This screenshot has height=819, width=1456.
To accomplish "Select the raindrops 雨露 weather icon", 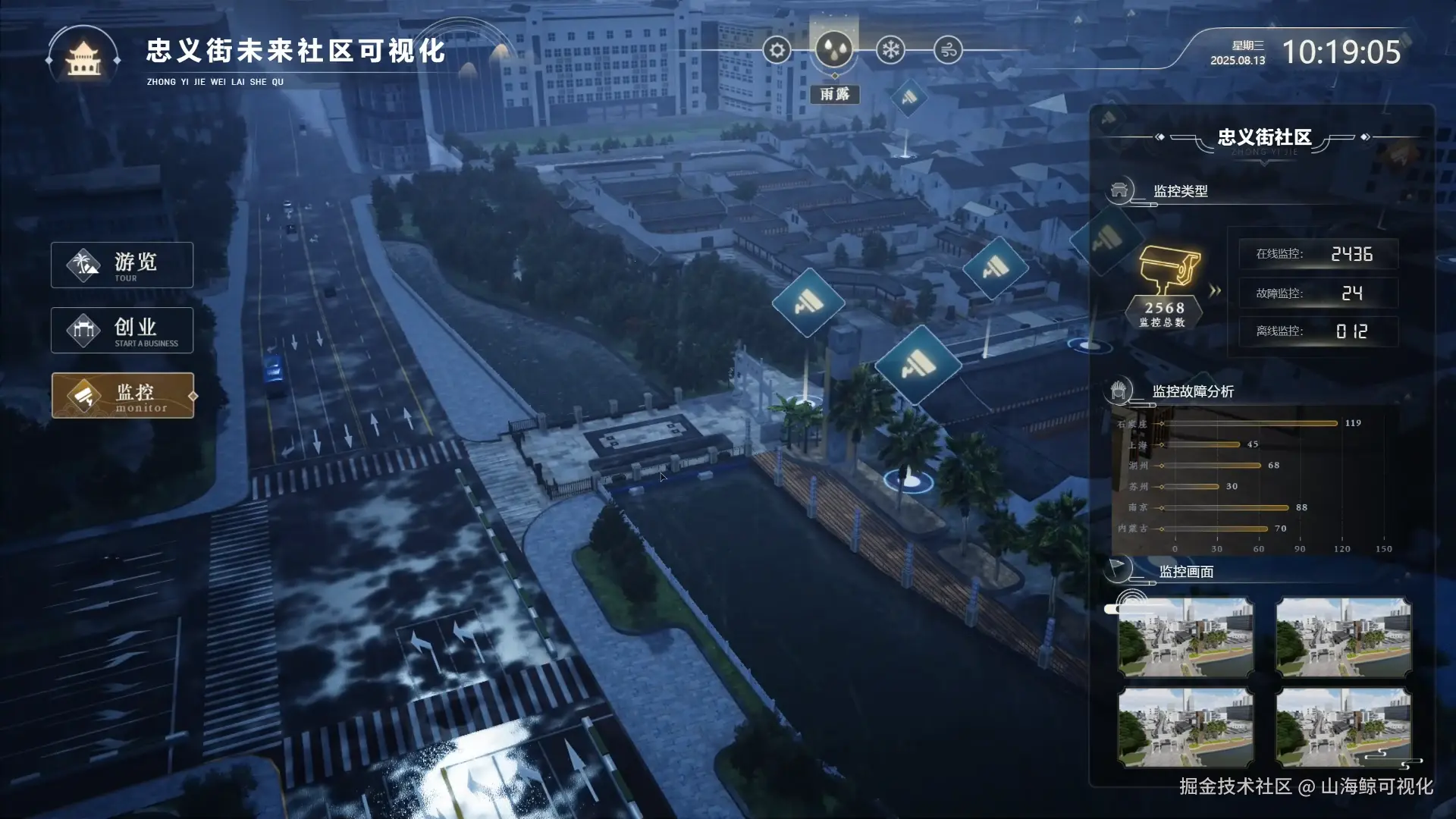I will 834,50.
